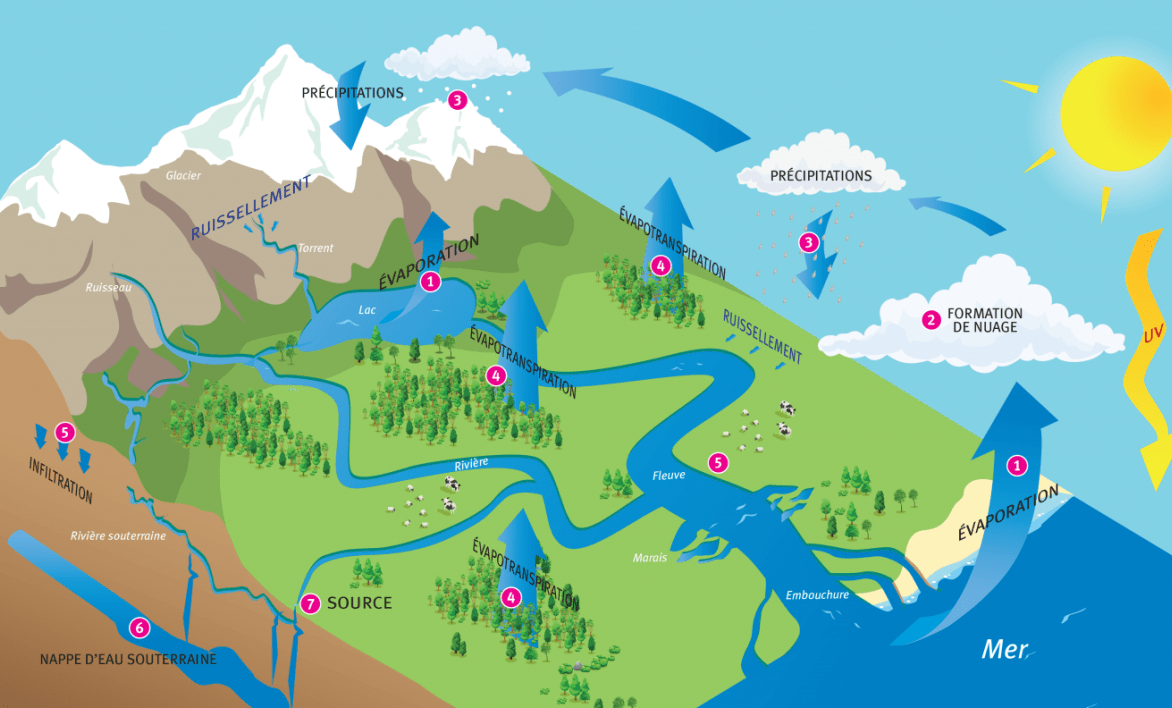This screenshot has height=708, width=1172.
Task: Click marker 5 above the Infiltration label
Action: 65,433
